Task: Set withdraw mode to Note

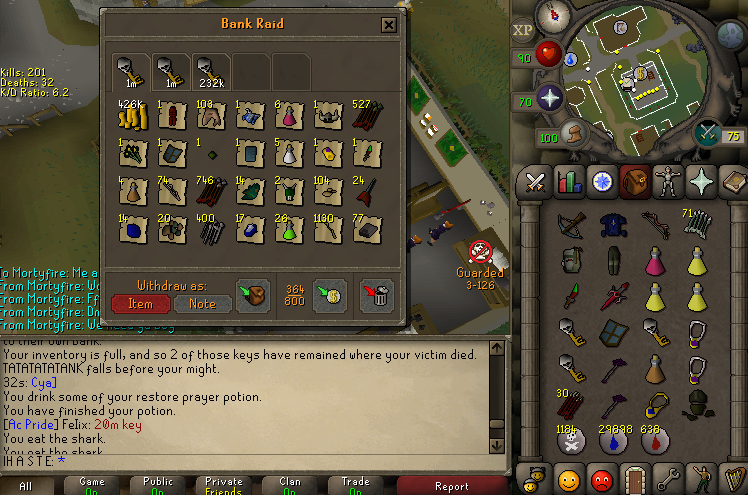Action: [x=203, y=303]
